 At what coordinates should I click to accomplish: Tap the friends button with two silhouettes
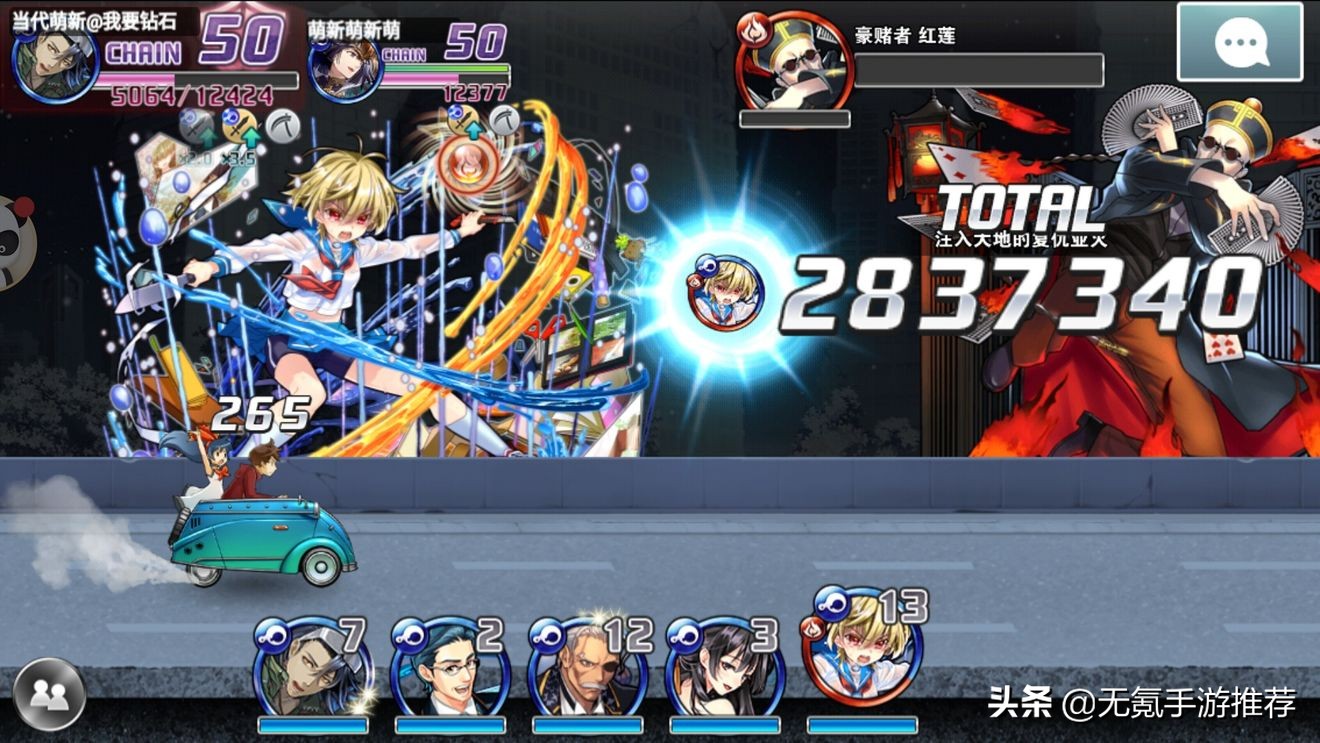tap(49, 694)
